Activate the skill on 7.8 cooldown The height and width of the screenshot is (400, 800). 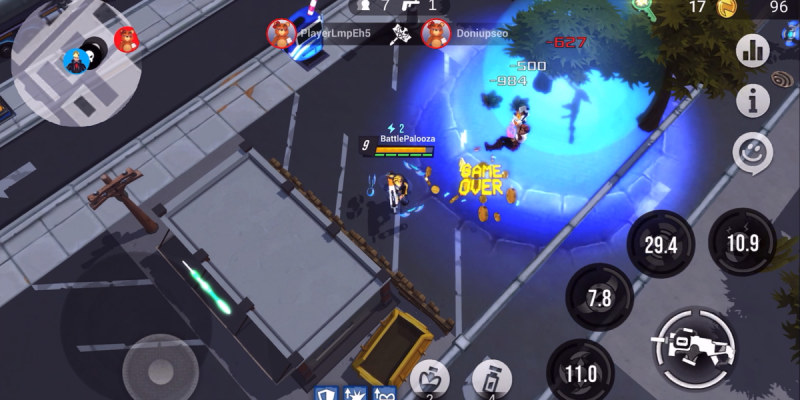coord(599,297)
